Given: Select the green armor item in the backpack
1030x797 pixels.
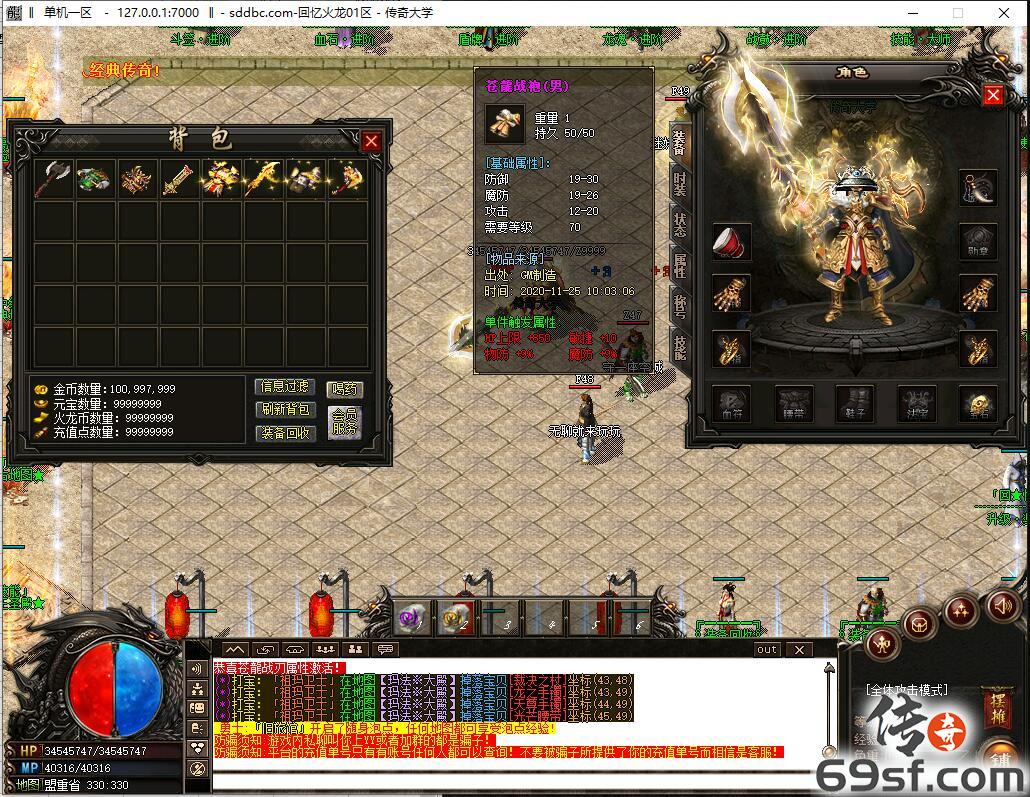Looking at the screenshot, I should 96,180.
